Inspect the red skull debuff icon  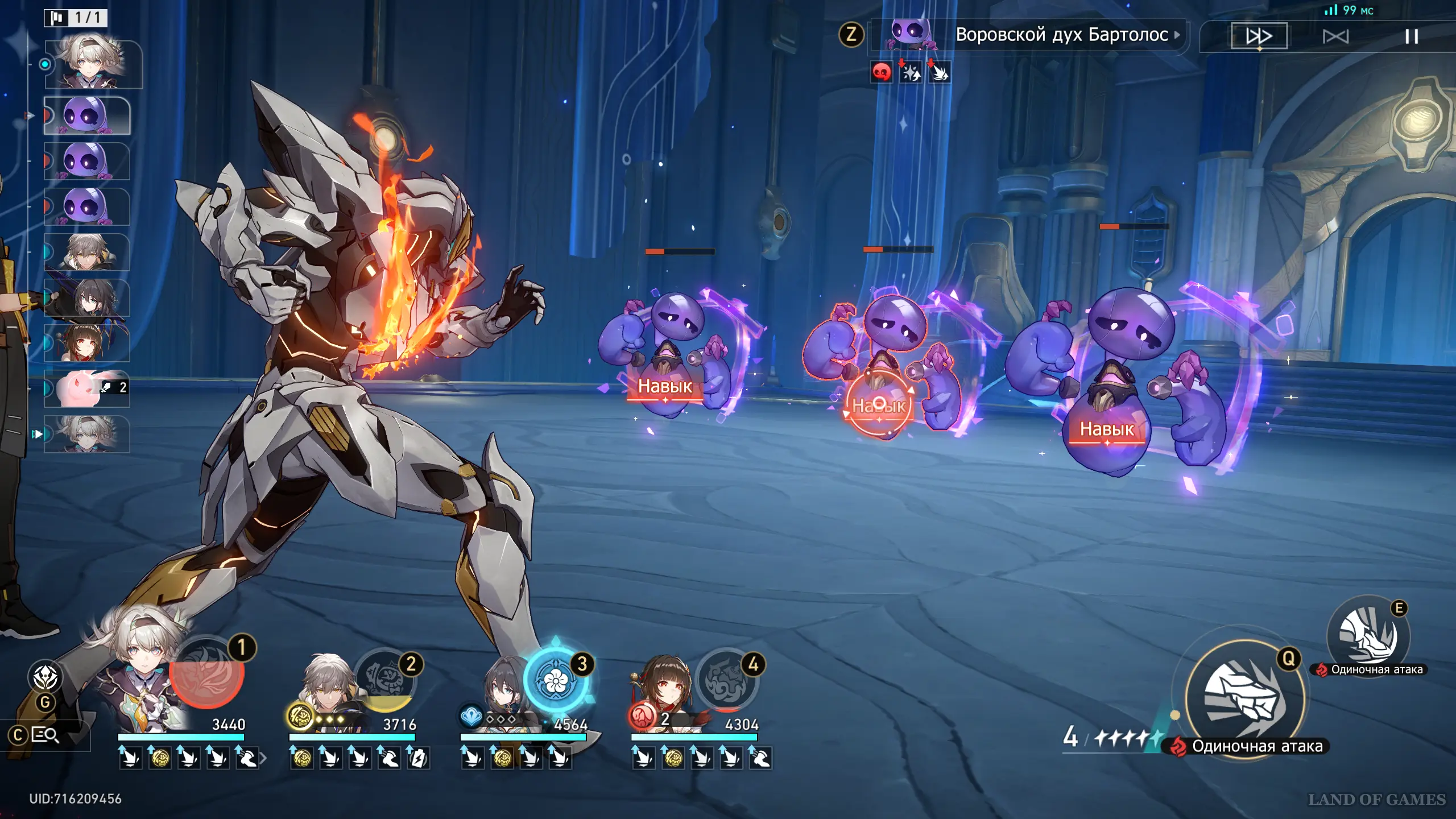coord(881,72)
